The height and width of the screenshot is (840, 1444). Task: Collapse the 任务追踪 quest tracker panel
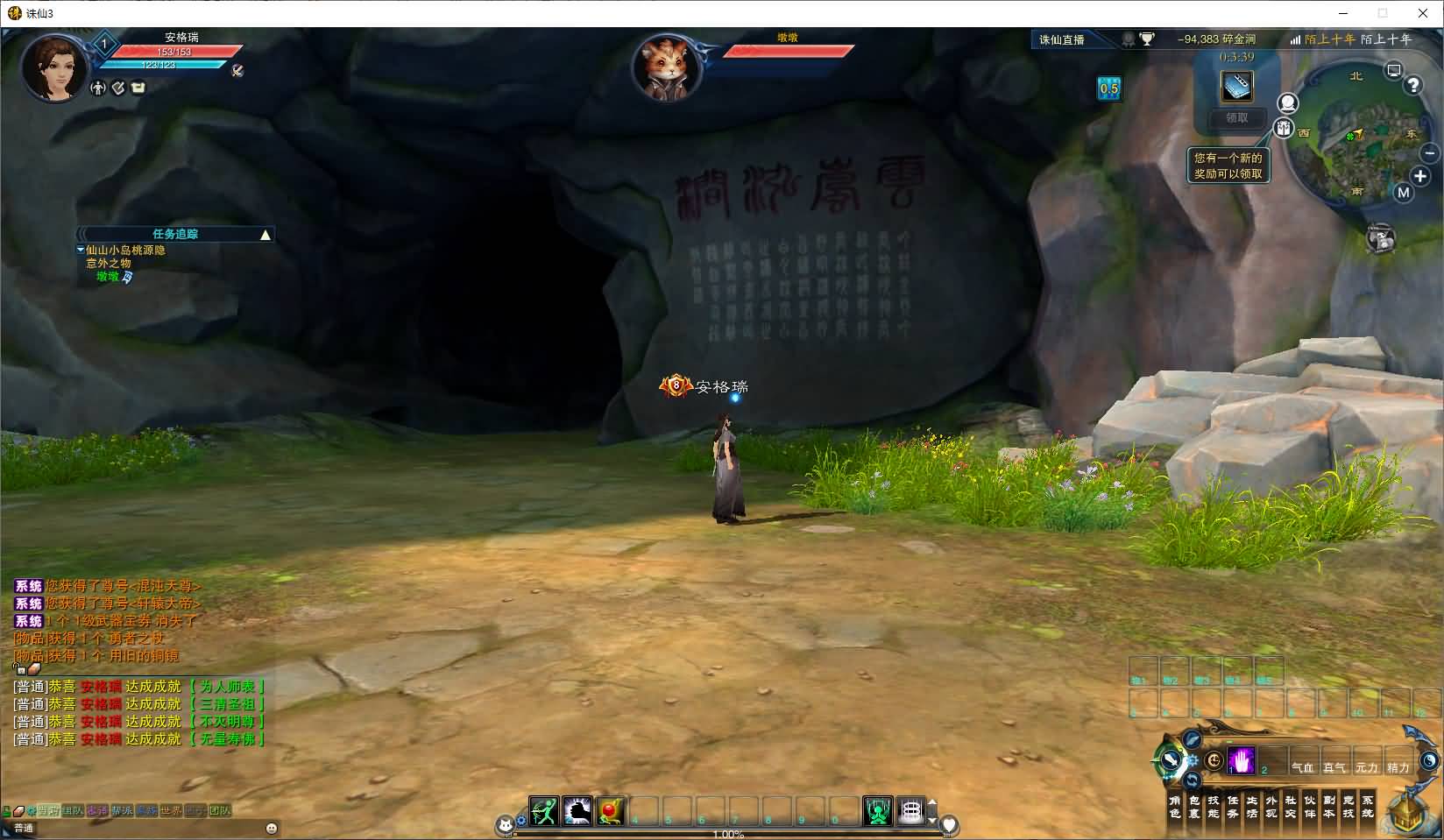tap(266, 234)
